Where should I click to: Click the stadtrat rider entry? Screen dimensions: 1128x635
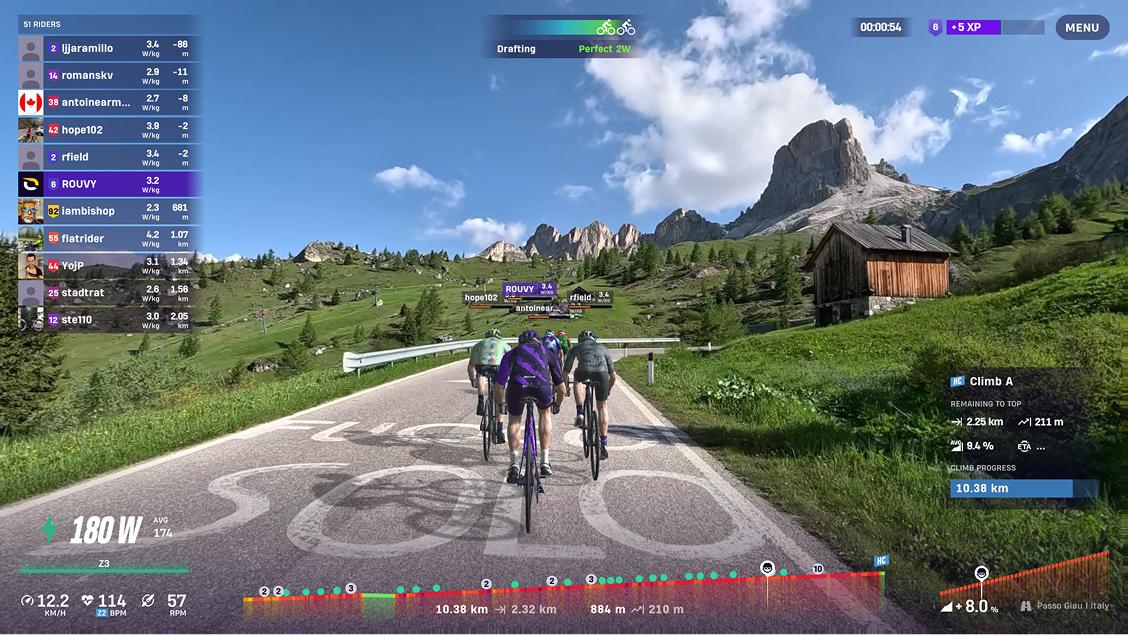110,293
